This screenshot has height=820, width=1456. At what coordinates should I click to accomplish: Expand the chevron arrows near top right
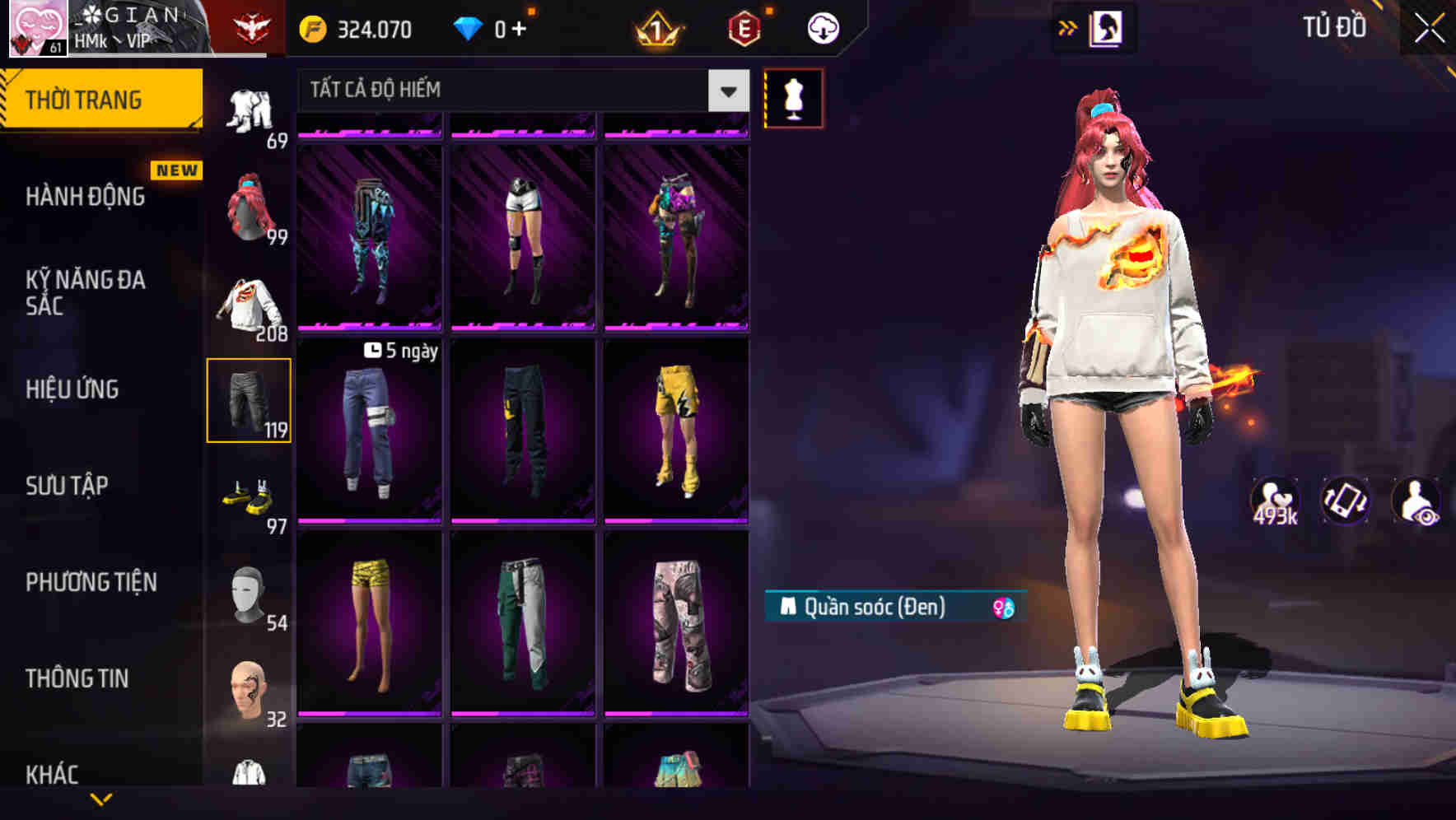tap(1068, 27)
